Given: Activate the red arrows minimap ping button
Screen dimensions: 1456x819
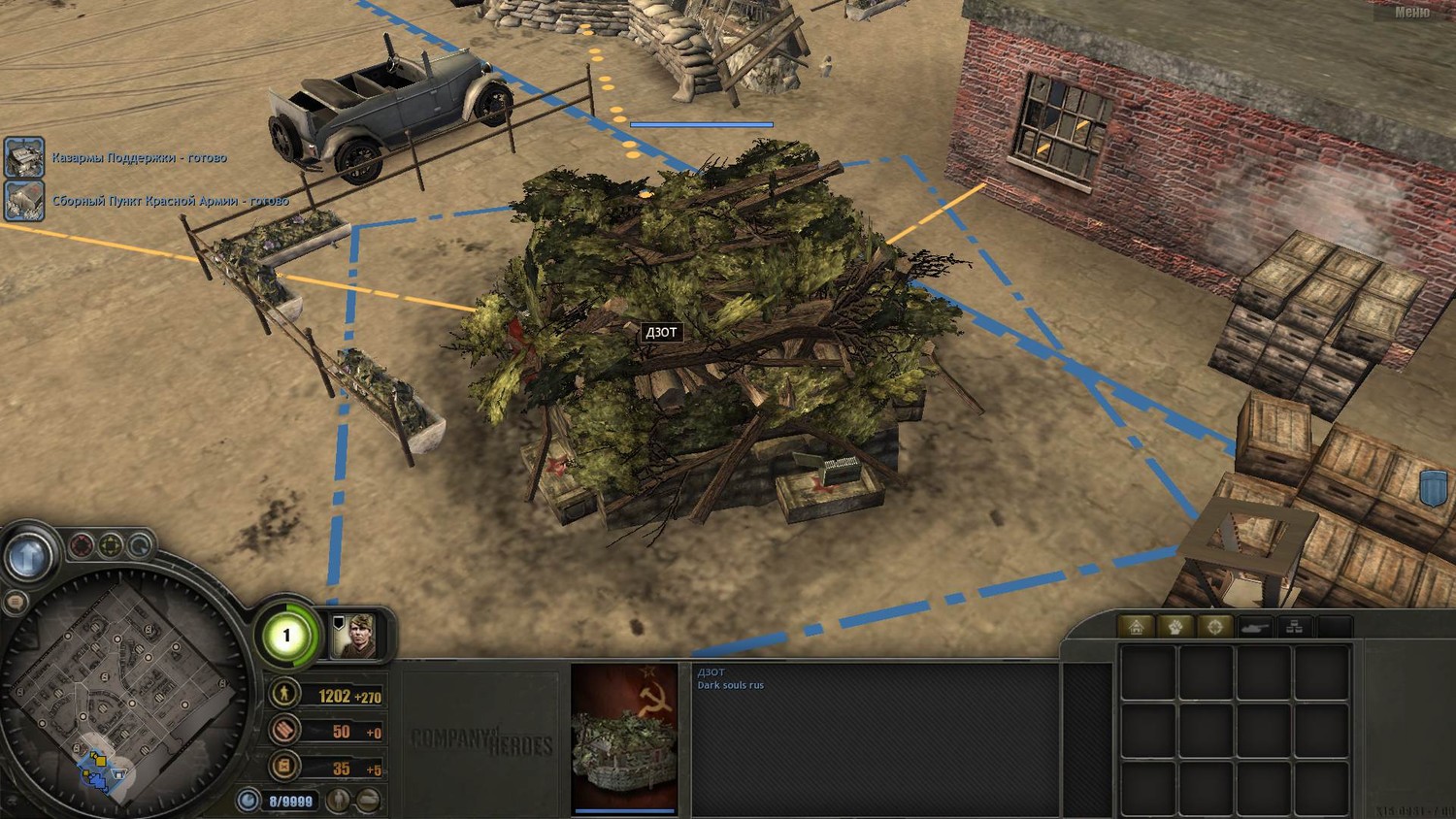Looking at the screenshot, I should (x=82, y=545).
